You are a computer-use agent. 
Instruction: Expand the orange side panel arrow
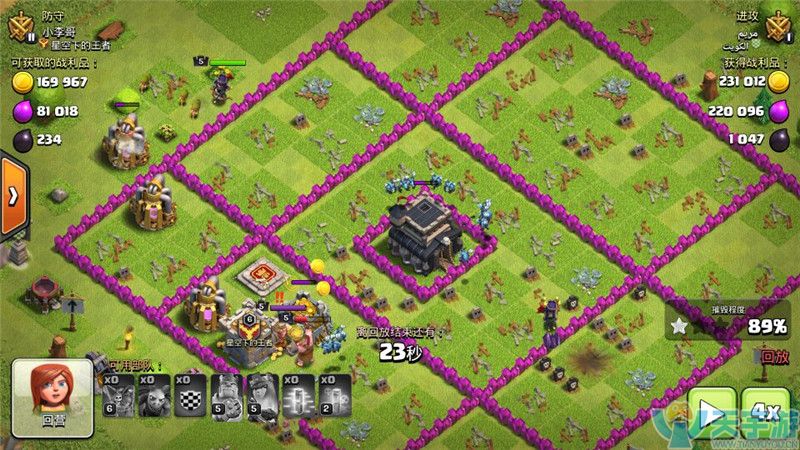coord(13,194)
